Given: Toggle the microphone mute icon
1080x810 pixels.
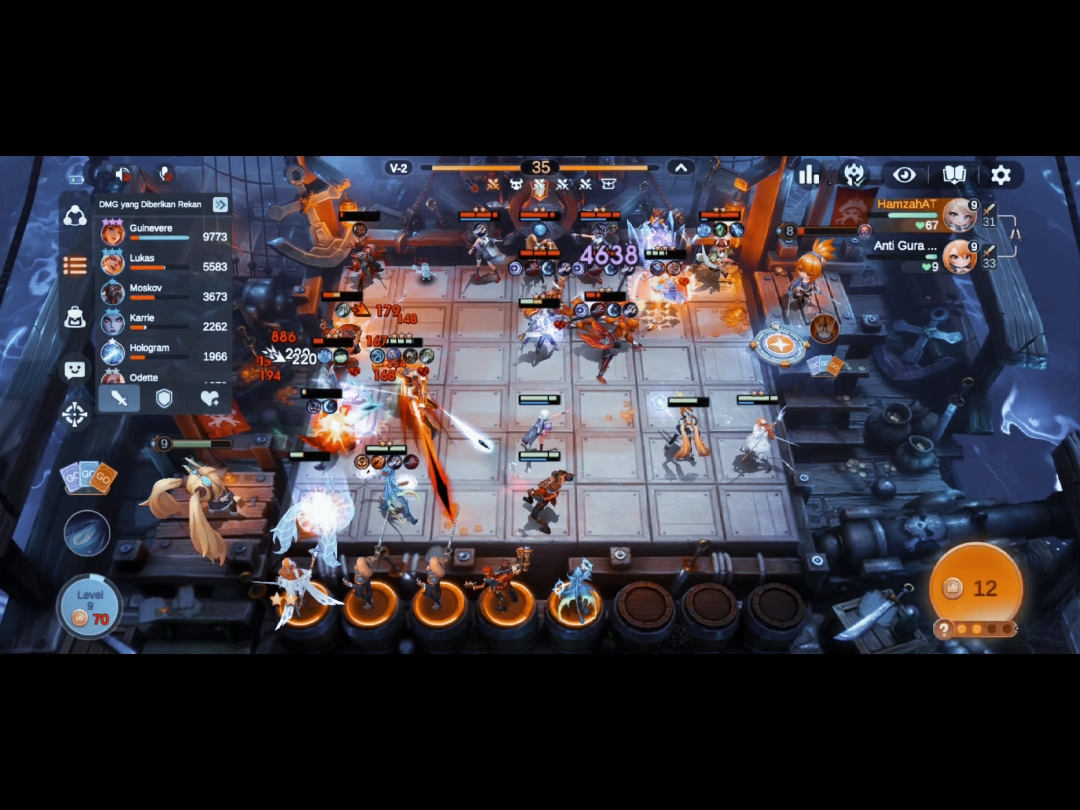Looking at the screenshot, I should pyautogui.click(x=165, y=174).
